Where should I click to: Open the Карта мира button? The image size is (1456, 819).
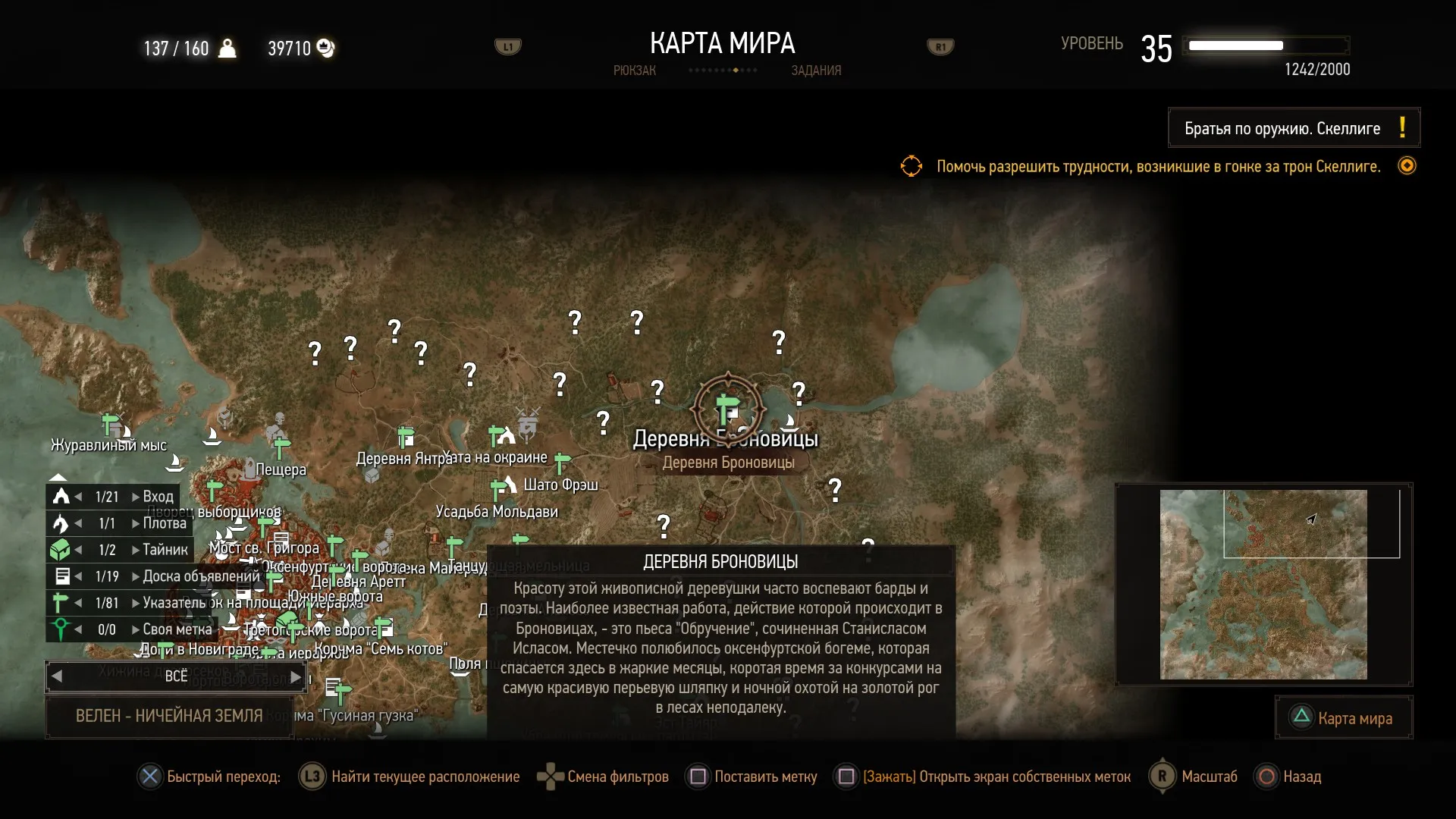(1343, 718)
